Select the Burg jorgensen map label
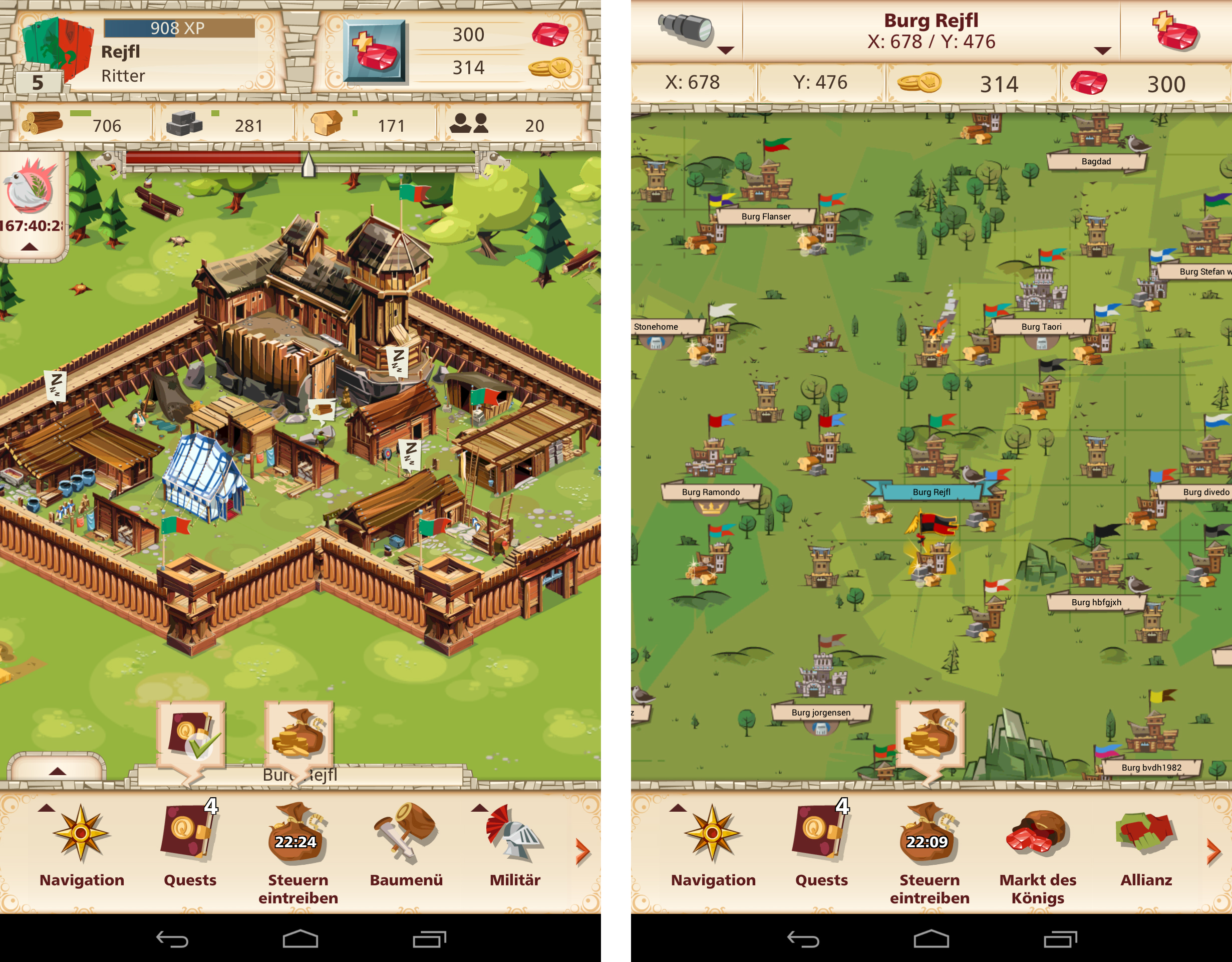The width and height of the screenshot is (1232, 962). 821,712
